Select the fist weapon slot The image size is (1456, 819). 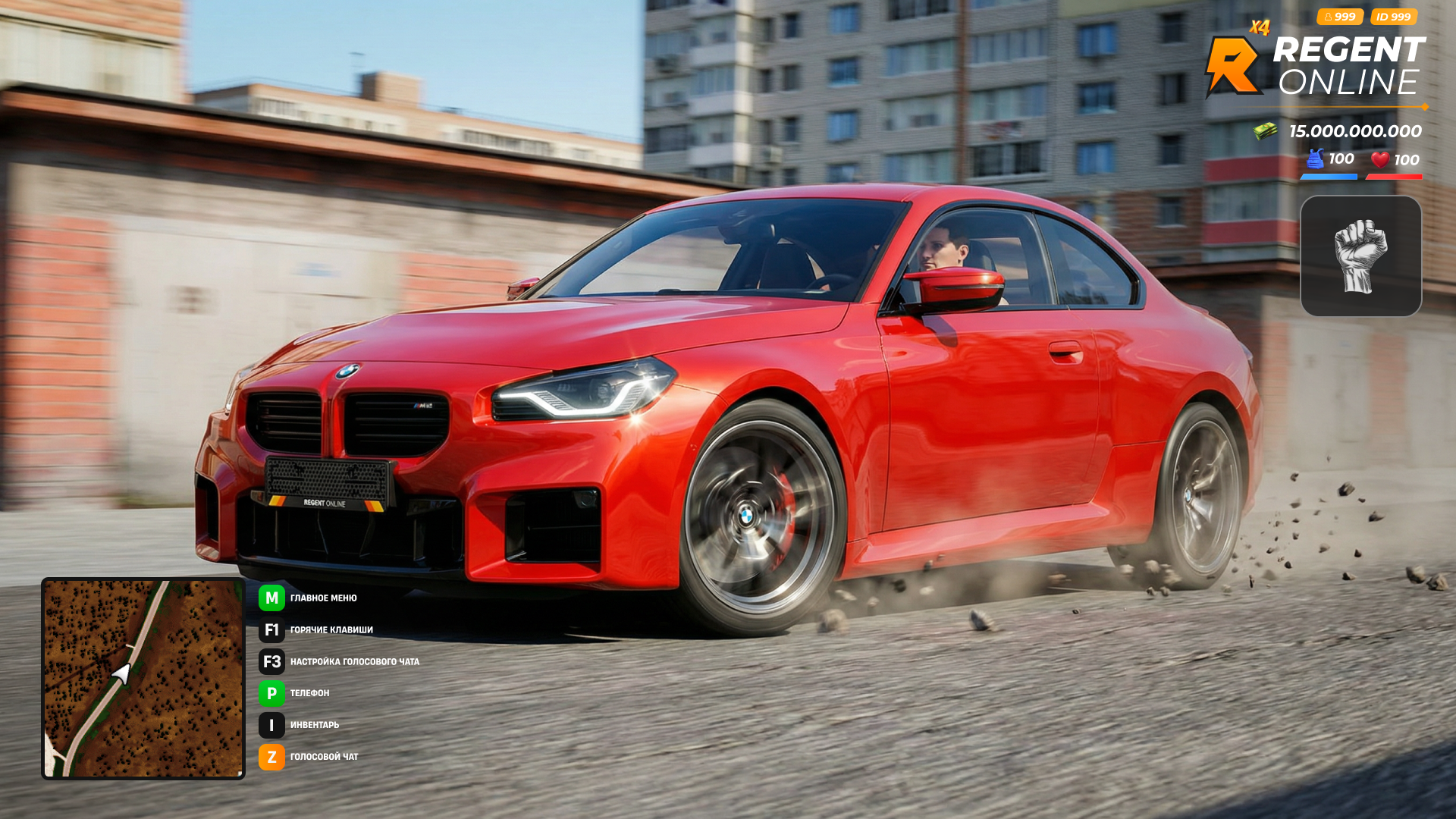coord(1360,256)
